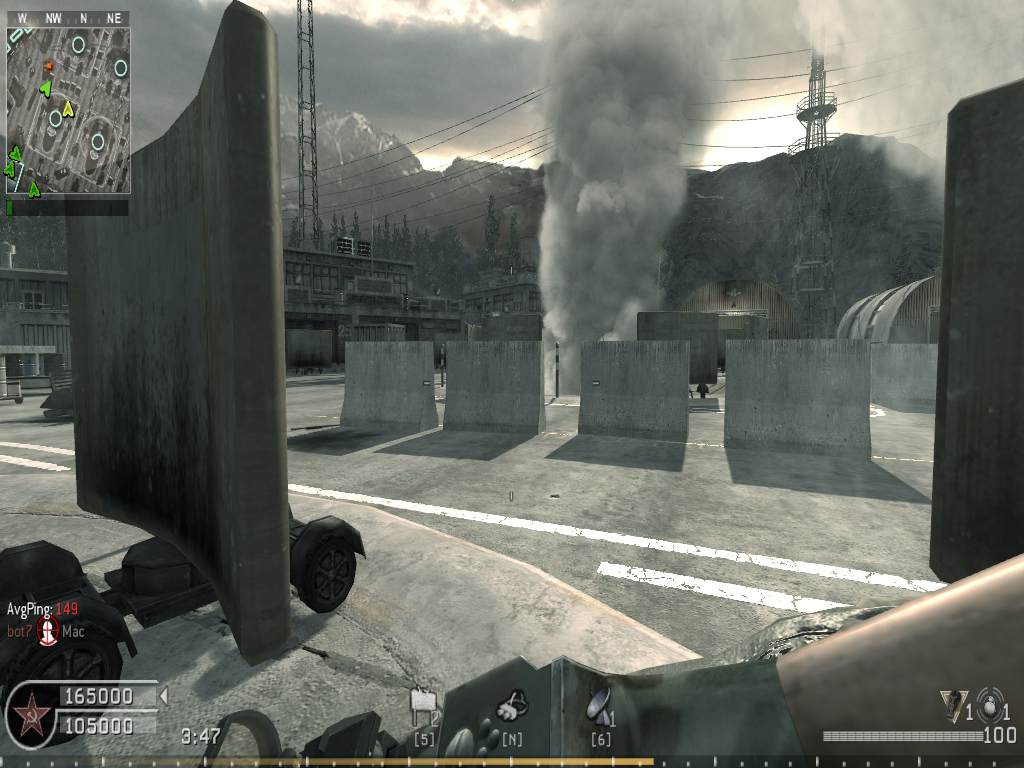This screenshot has width=1024, height=768.
Task: Click the minimap
Action: 68,102
